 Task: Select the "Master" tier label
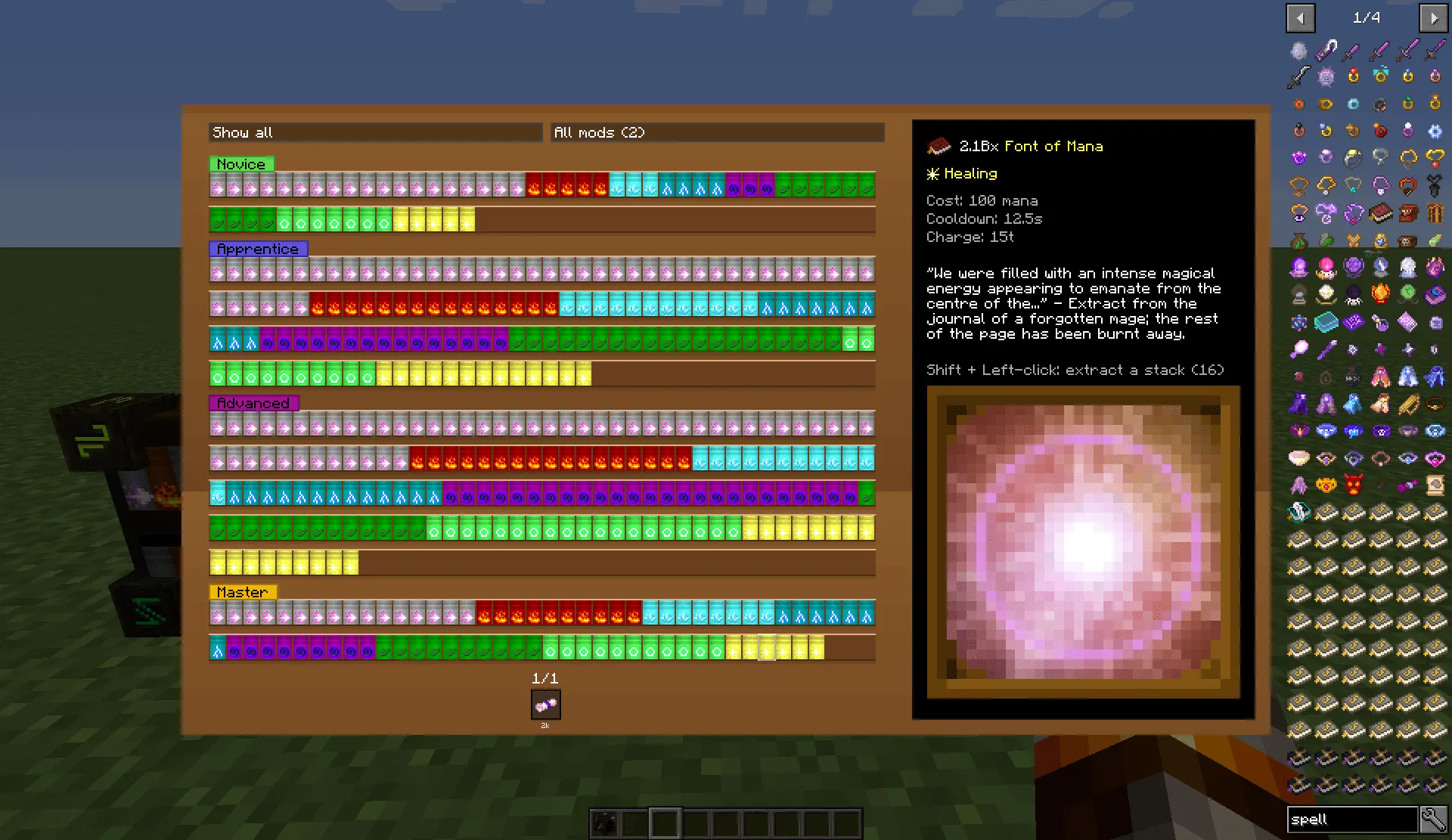242,592
